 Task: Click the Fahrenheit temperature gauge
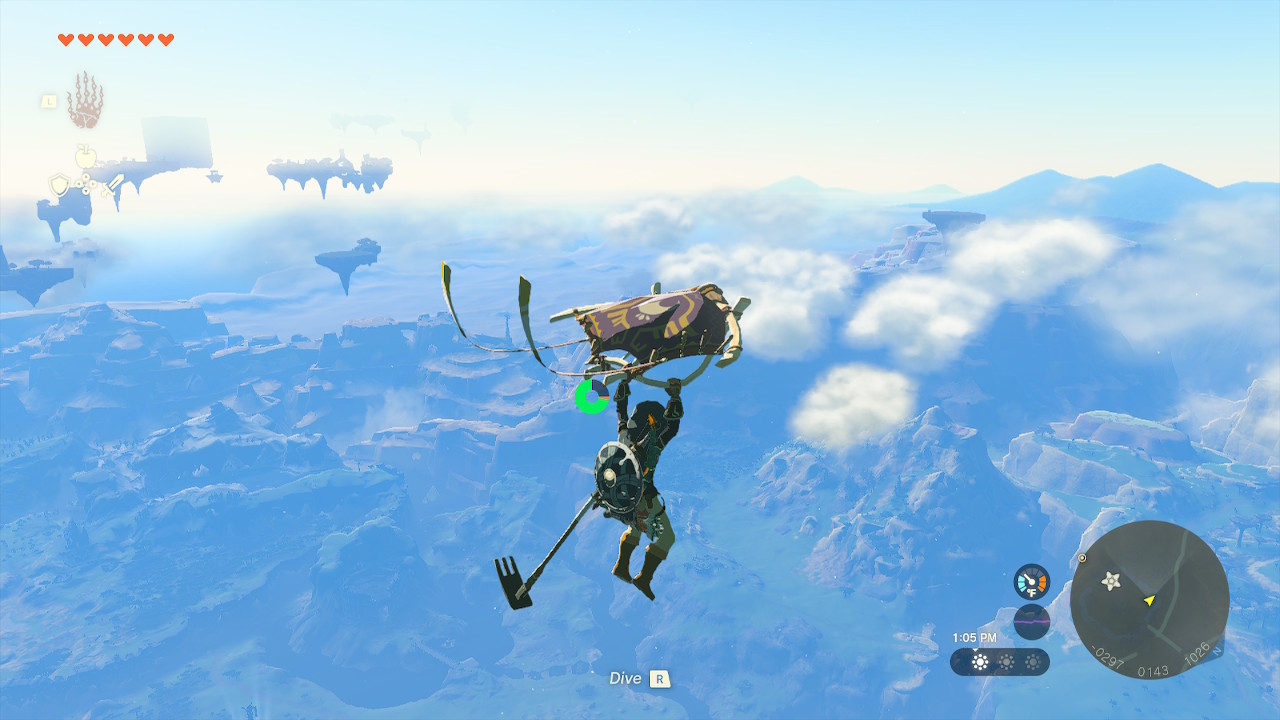pos(1031,582)
